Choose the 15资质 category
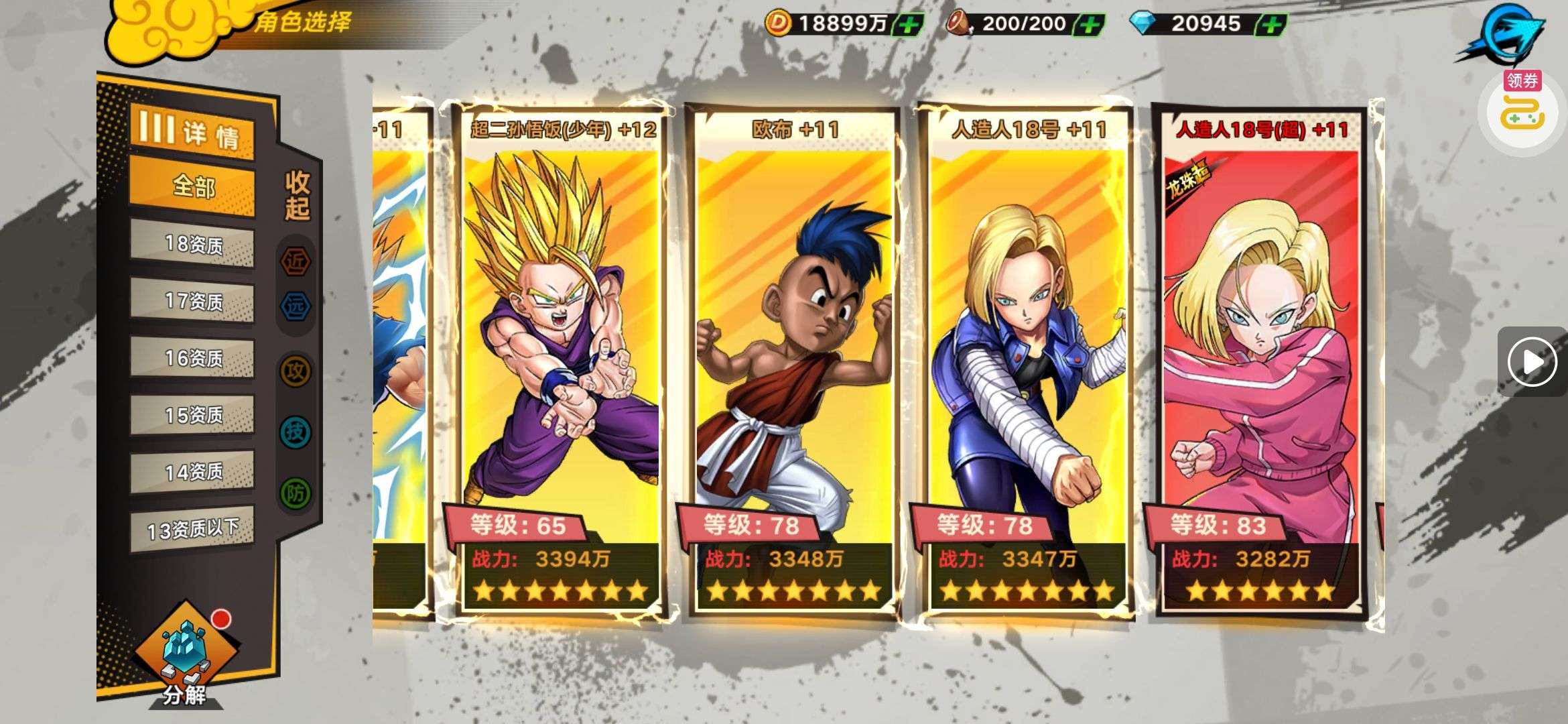Image resolution: width=1568 pixels, height=724 pixels. 192,416
